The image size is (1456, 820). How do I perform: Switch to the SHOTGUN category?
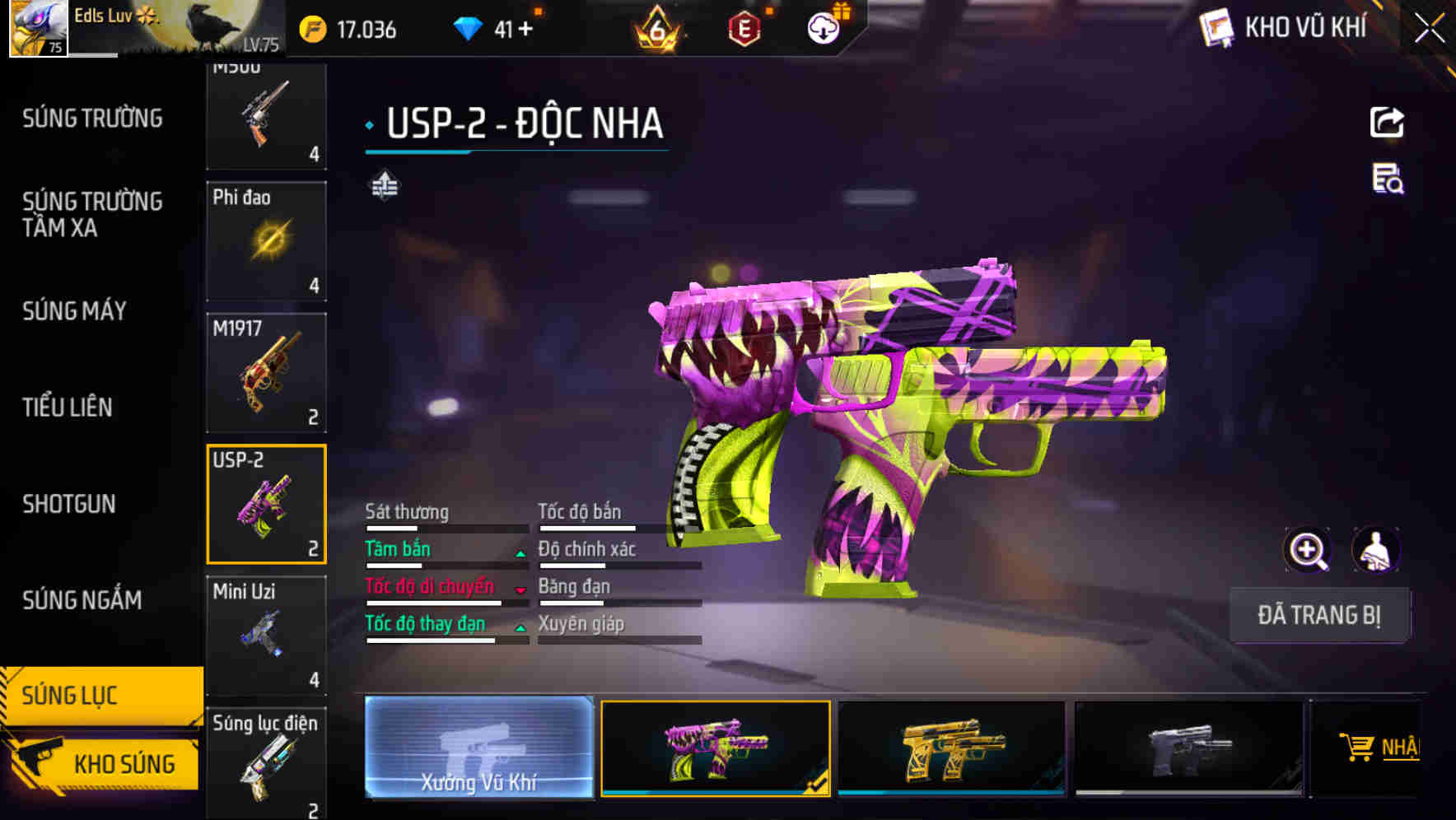69,504
